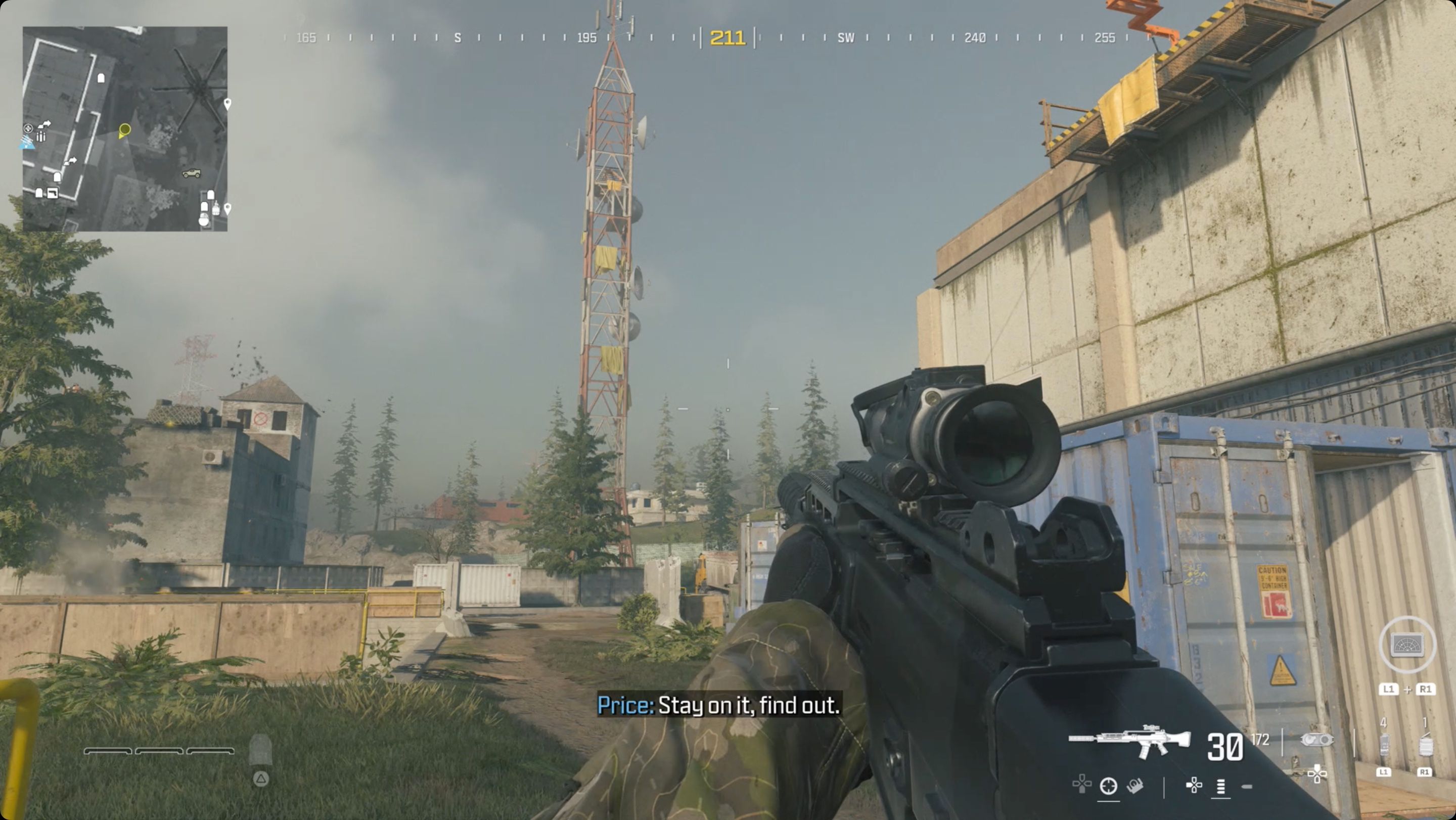Click the location pin on the minimap edge
This screenshot has width=1456, height=820.
click(x=228, y=104)
